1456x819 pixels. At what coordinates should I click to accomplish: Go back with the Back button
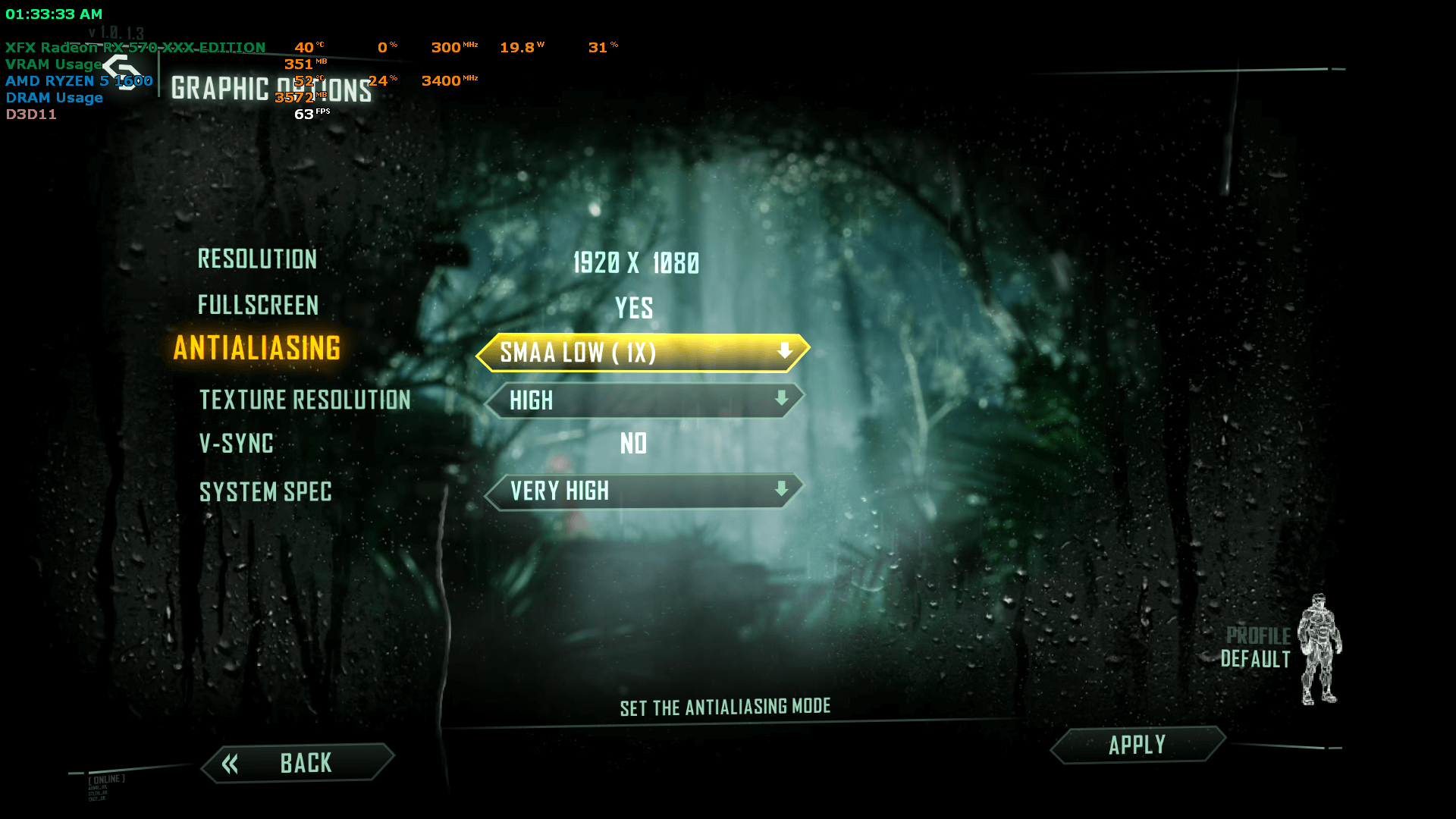coord(298,763)
